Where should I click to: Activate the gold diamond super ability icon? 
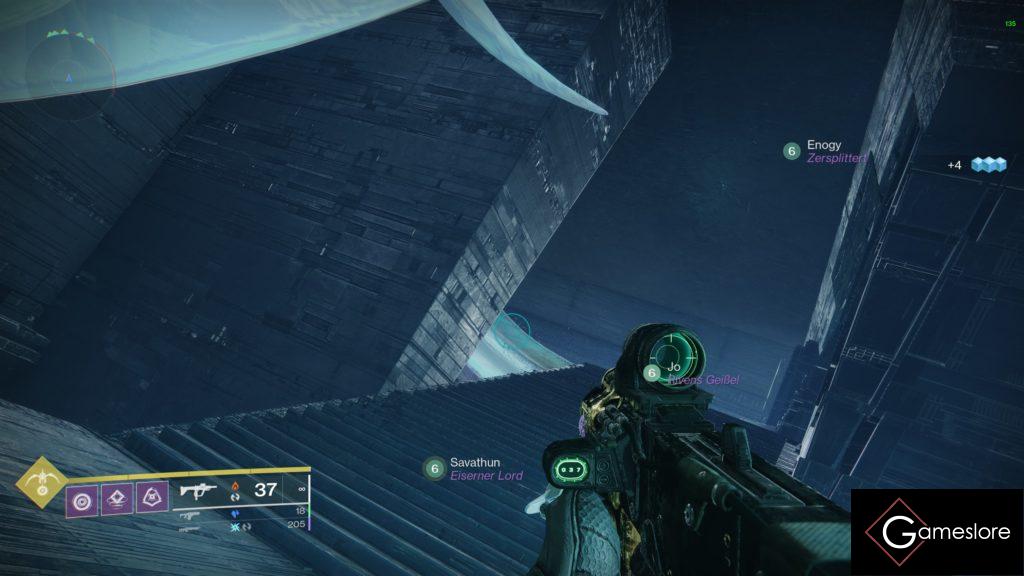(40, 485)
